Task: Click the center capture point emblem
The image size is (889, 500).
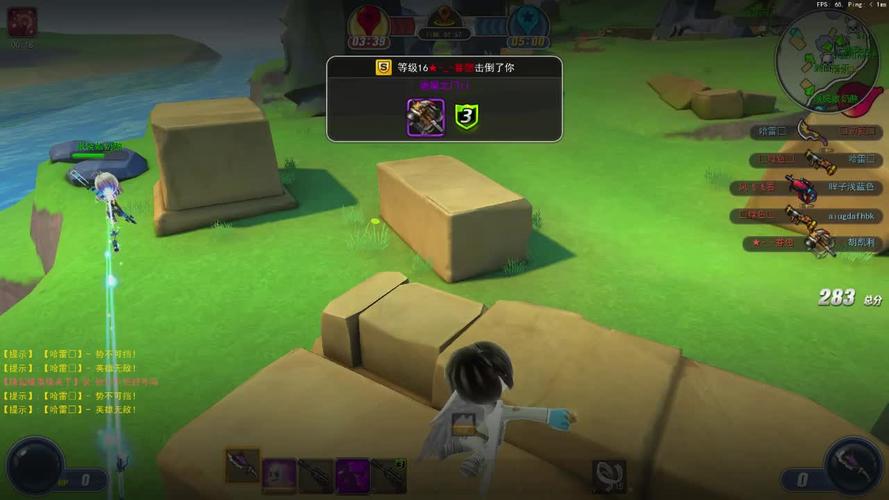Action: point(445,17)
